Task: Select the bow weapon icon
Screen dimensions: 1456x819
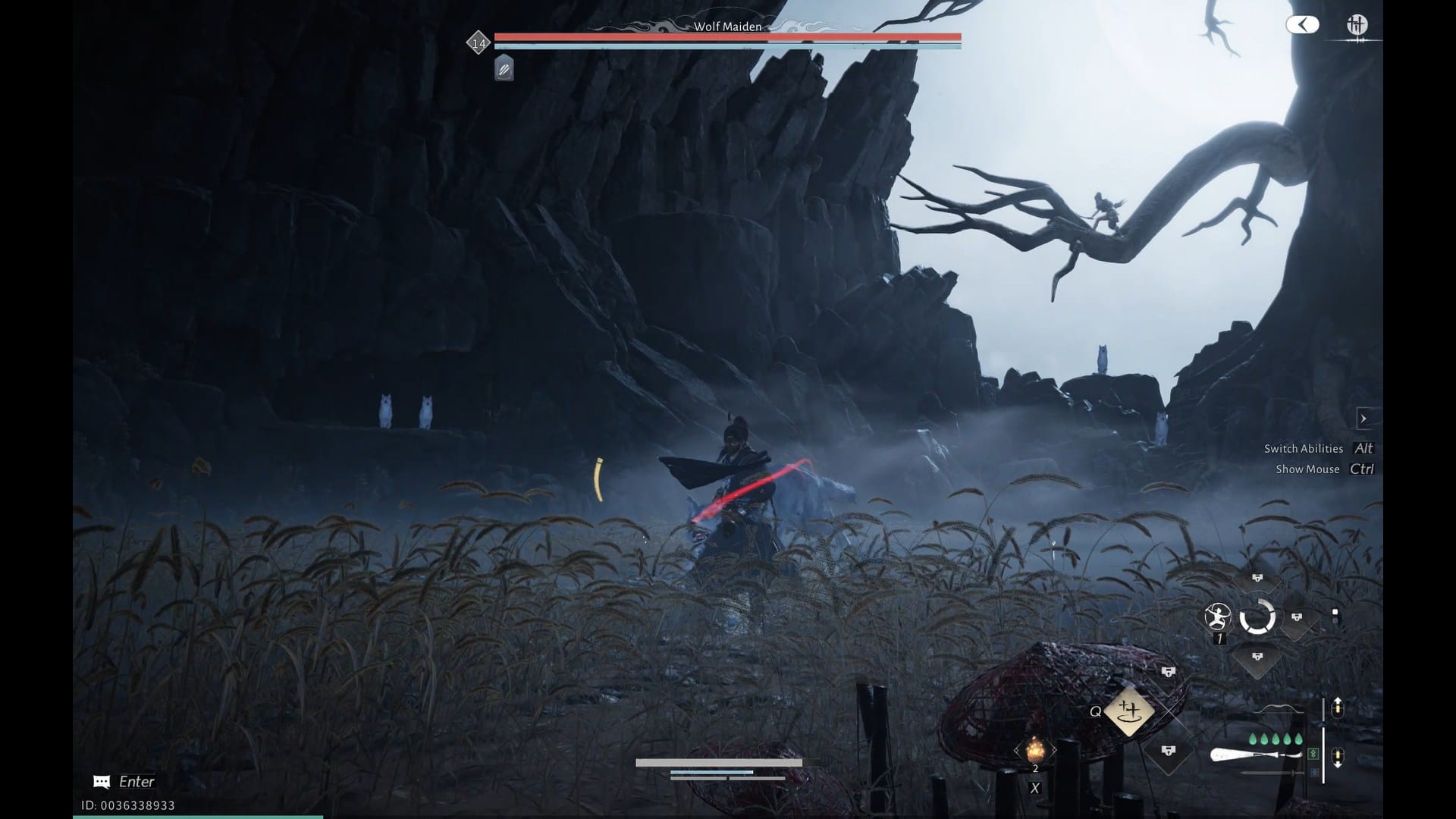Action: coord(1279,709)
